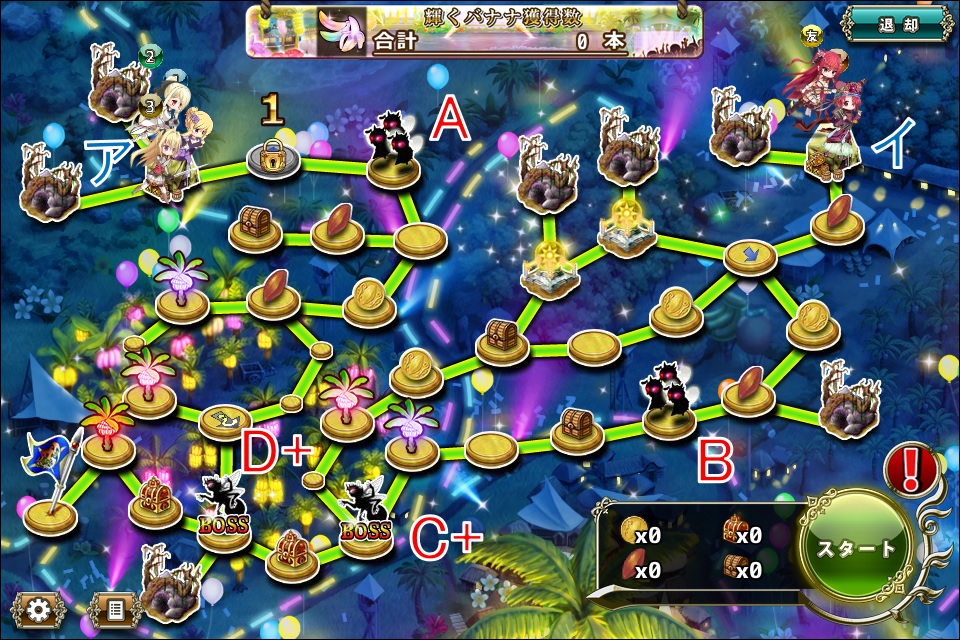Select the red exclamation mark alert icon
Viewport: 960px width, 640px height.
(913, 465)
